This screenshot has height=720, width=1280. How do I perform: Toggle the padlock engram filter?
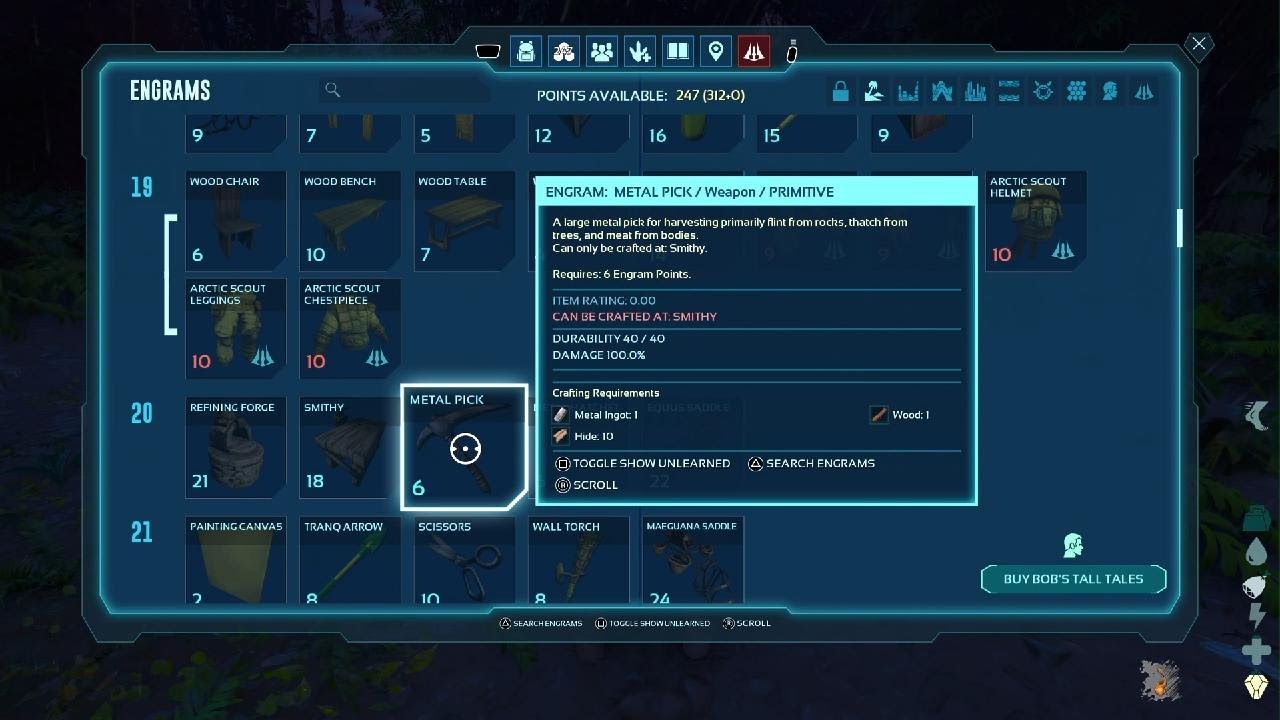[x=840, y=92]
